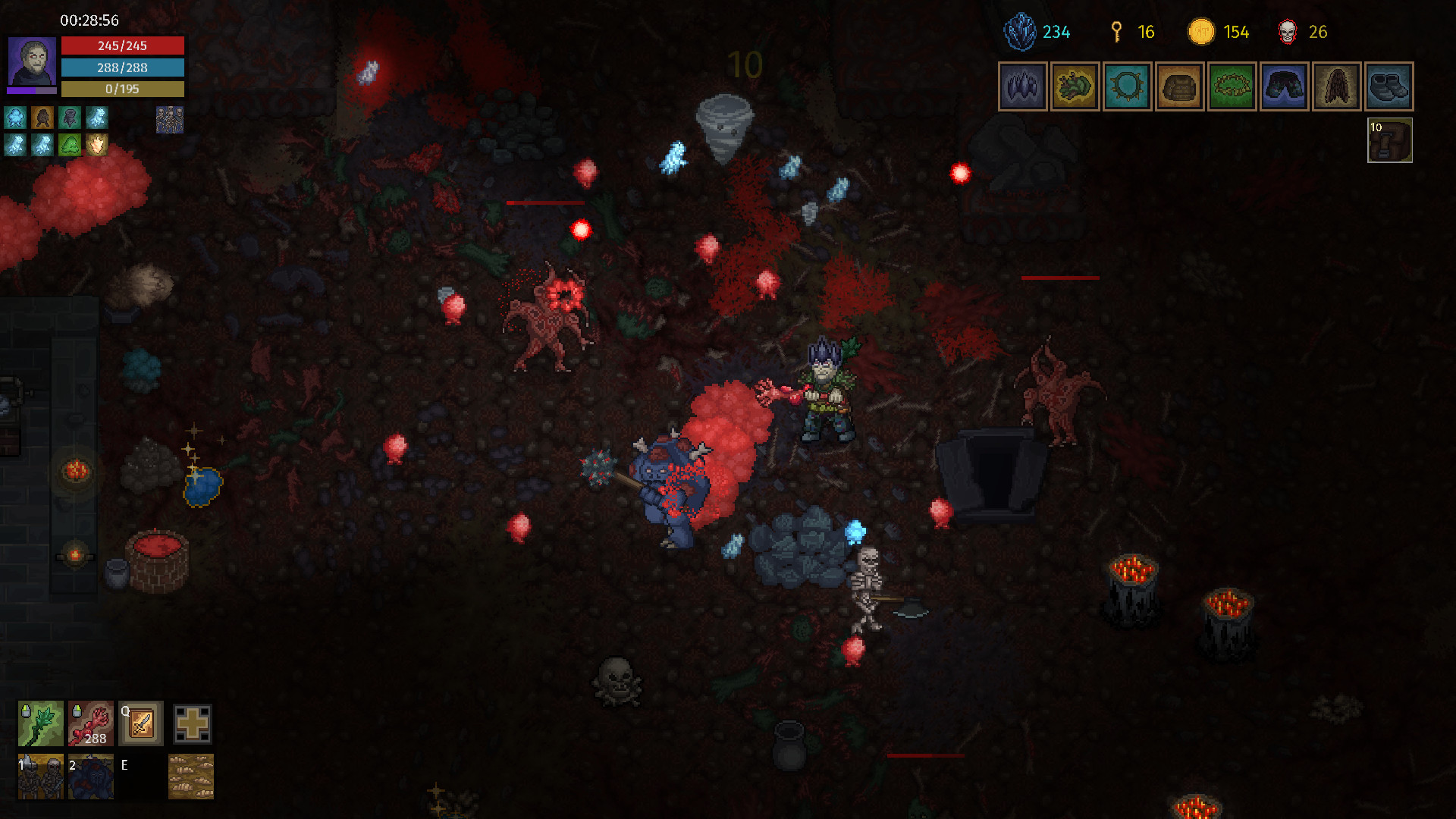Click the golden key counter

point(1116,32)
